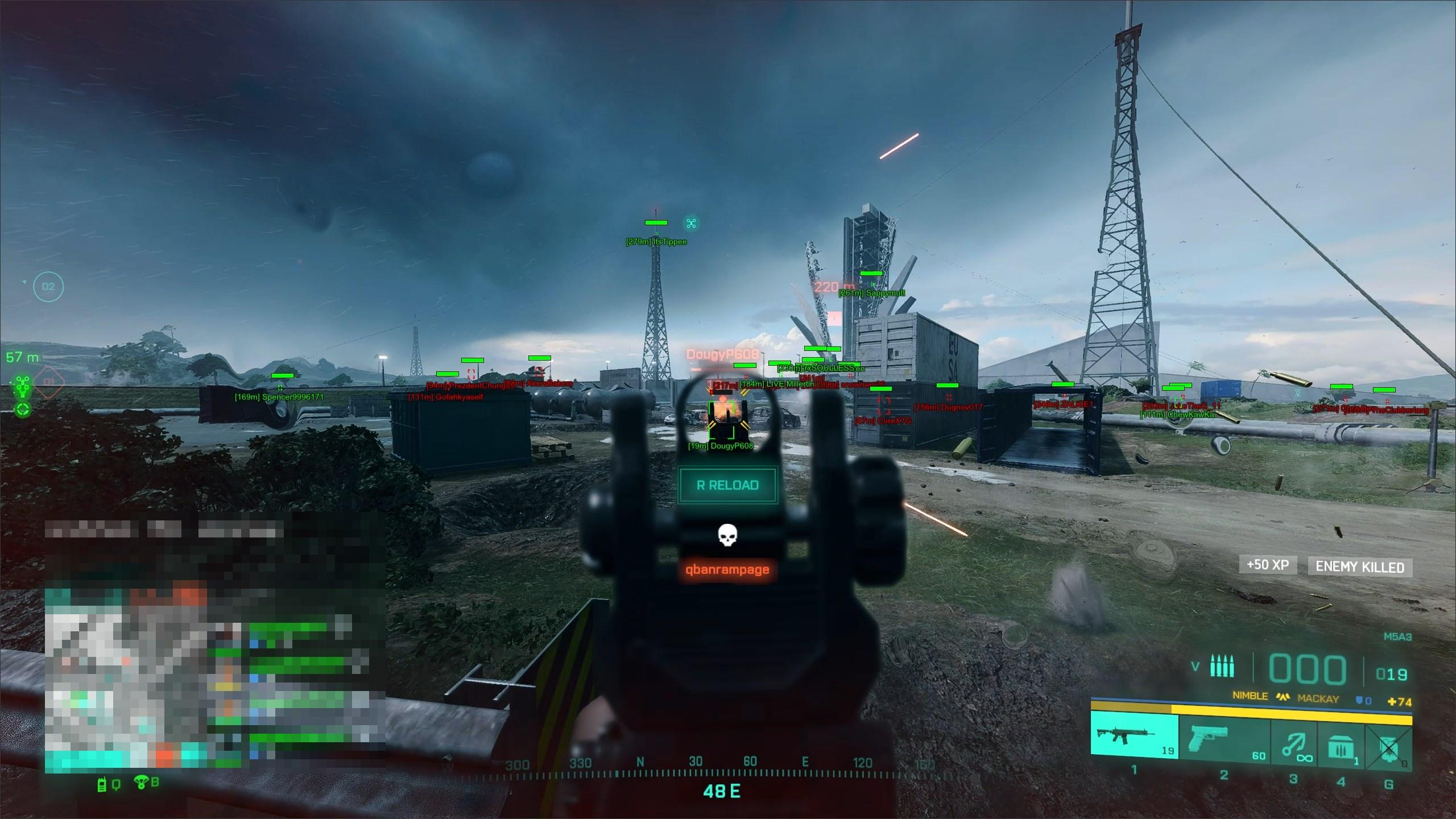The height and width of the screenshot is (819, 1456).
Task: Click the four-bullet fire mode indicator
Action: (1222, 667)
